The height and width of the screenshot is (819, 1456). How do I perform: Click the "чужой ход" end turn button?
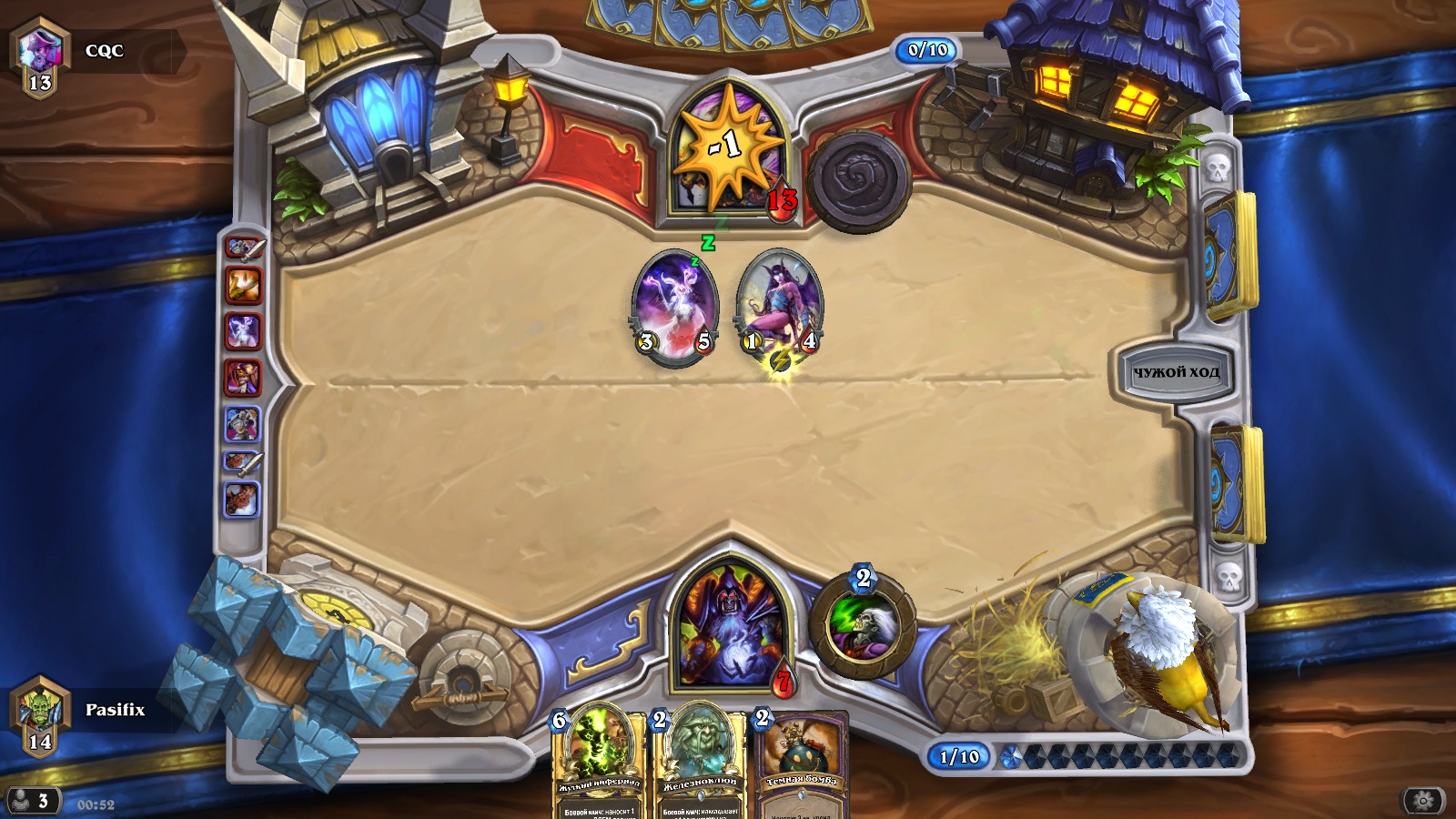tap(1175, 371)
